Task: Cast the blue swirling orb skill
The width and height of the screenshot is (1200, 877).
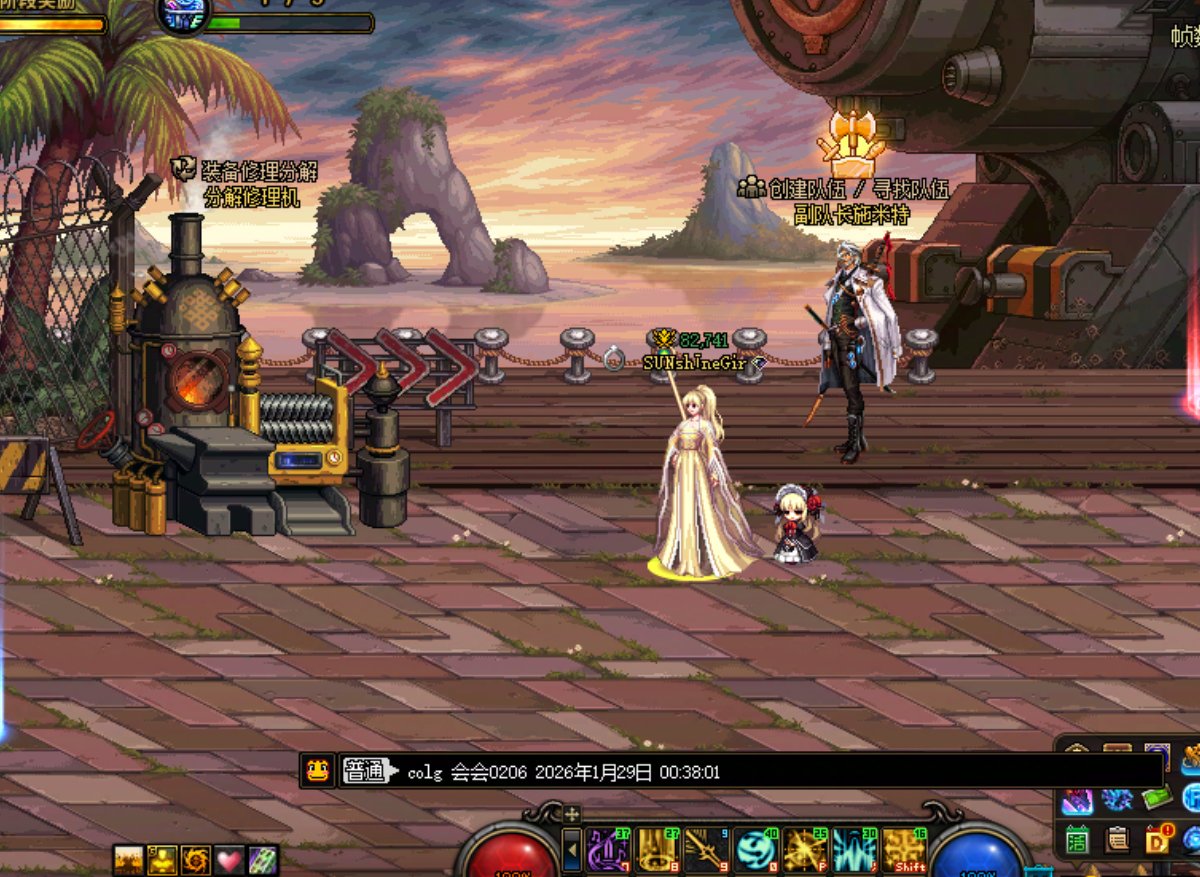Action: point(757,849)
